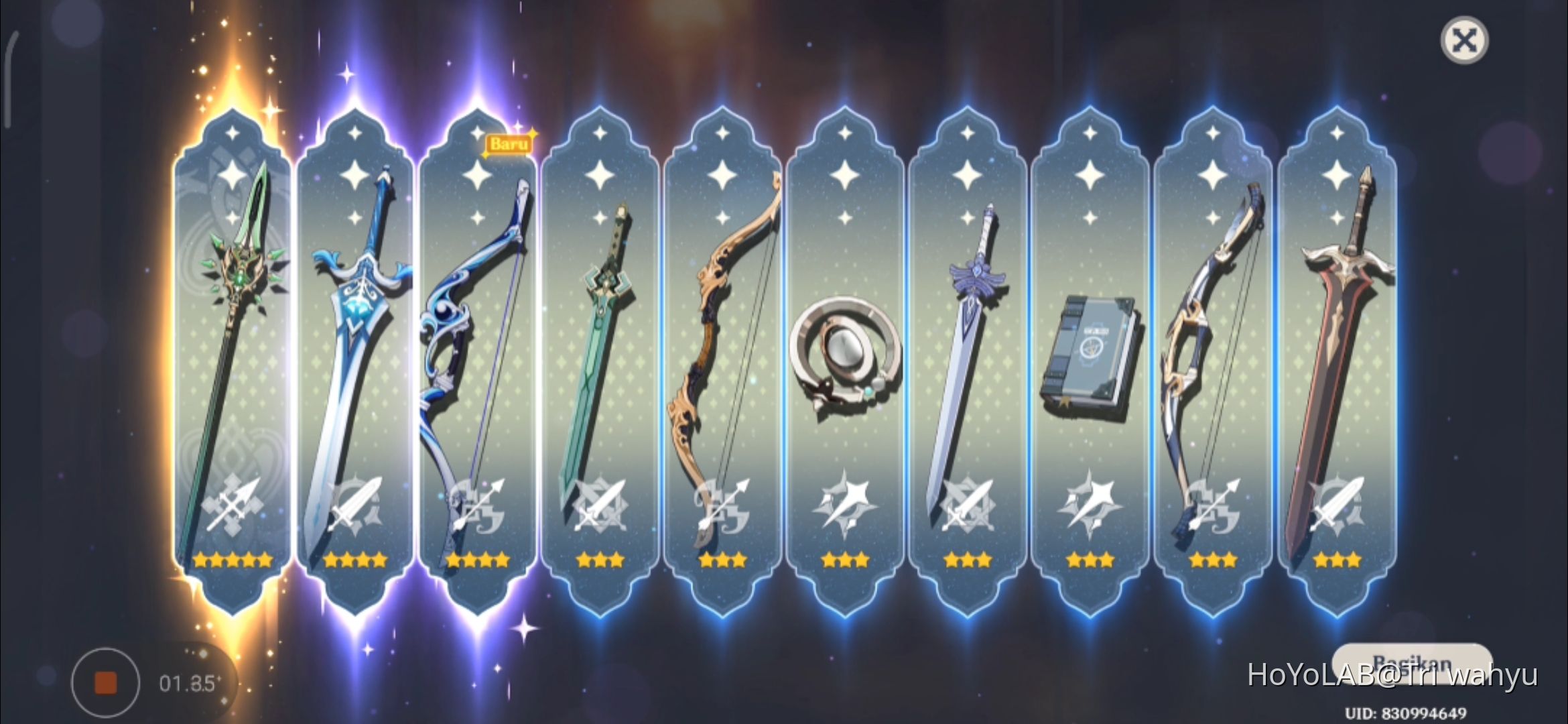
Task: Tap the Baru badge on the new weapon
Action: coord(509,143)
